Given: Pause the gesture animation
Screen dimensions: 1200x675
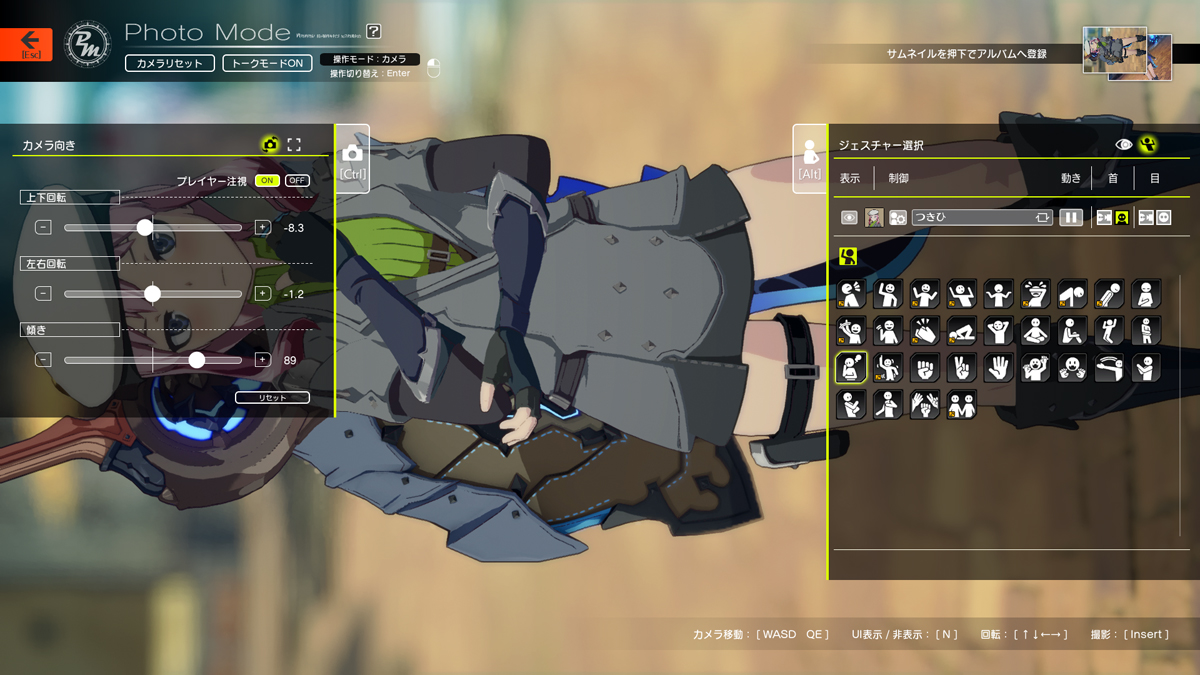Looking at the screenshot, I should click(1071, 217).
